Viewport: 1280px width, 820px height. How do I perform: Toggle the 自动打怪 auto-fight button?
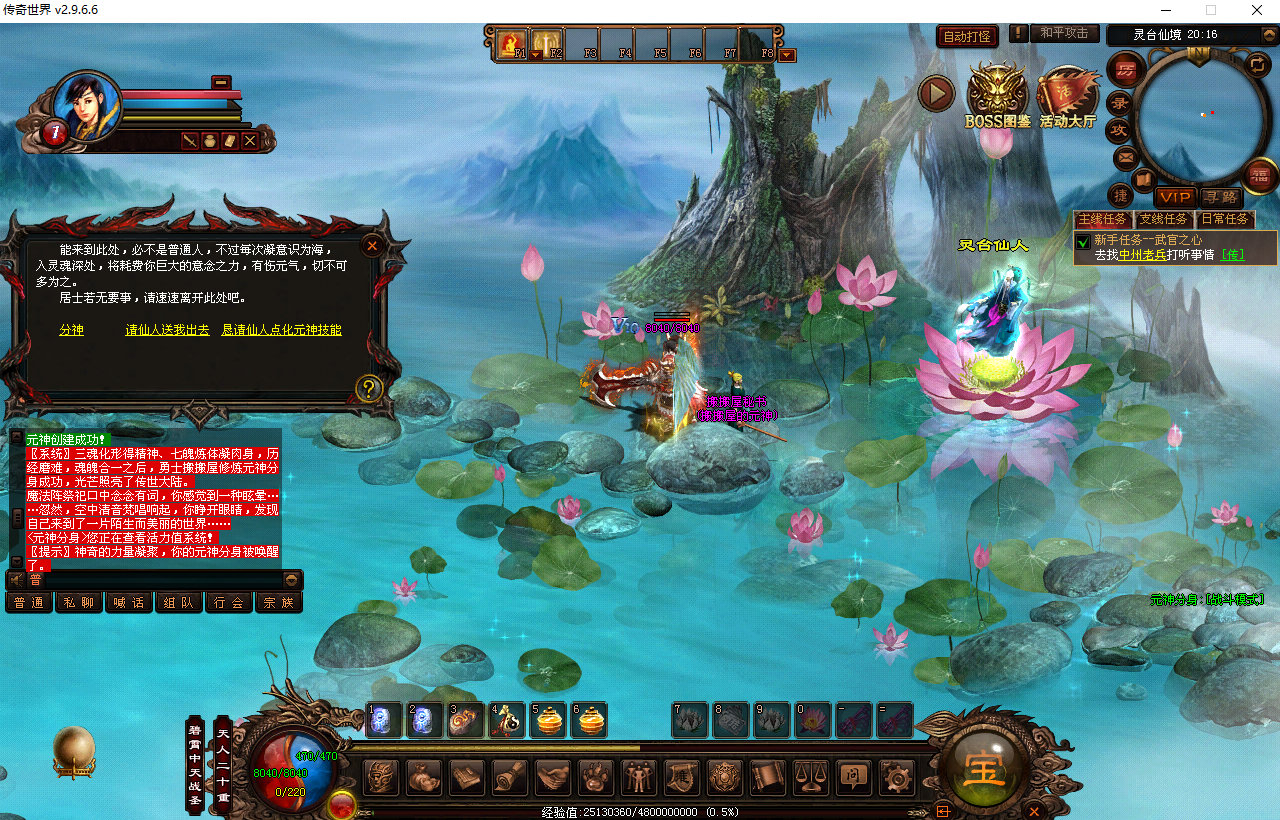tap(967, 37)
